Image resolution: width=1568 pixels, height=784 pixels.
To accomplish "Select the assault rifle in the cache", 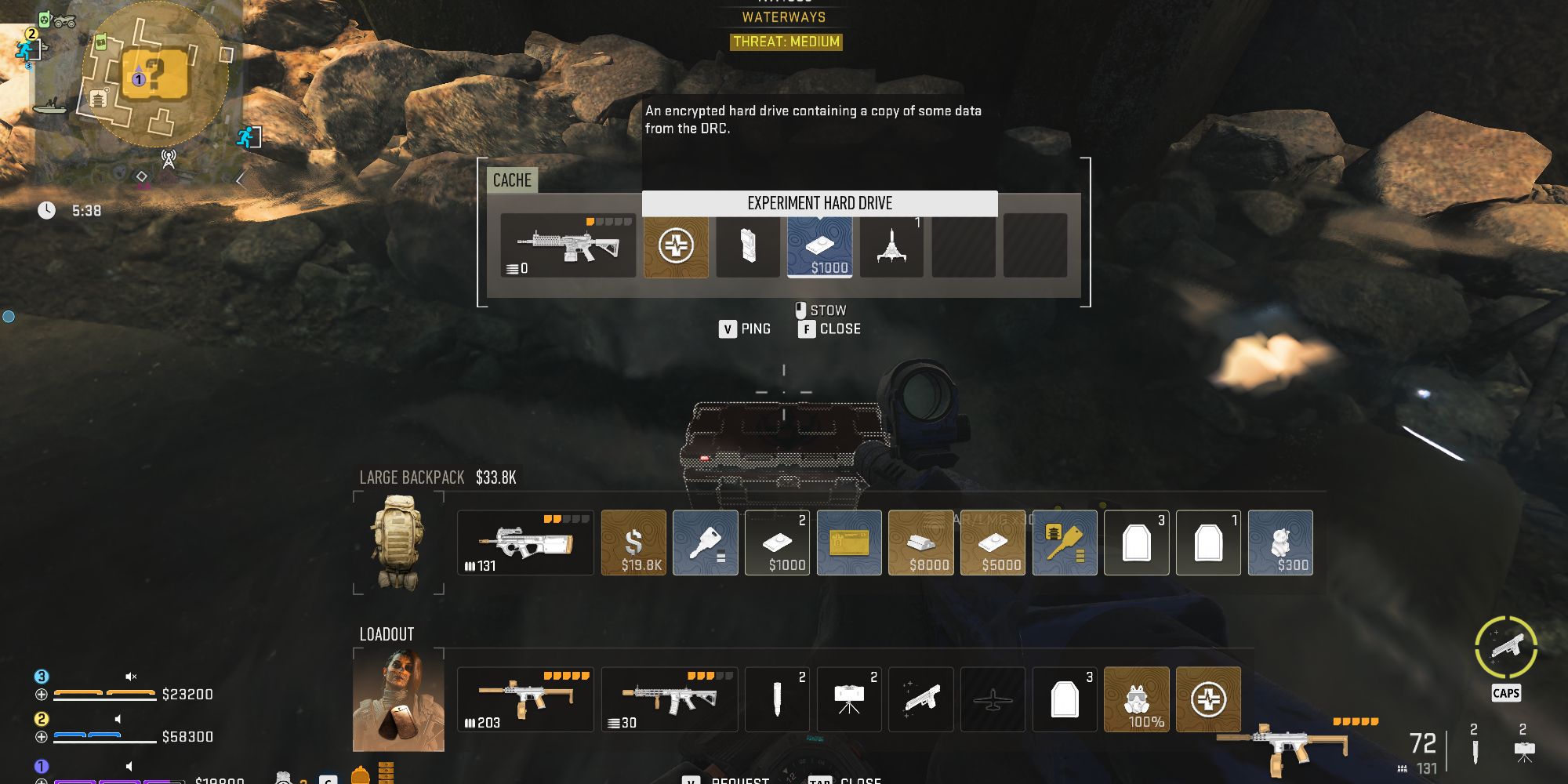I will (x=567, y=245).
